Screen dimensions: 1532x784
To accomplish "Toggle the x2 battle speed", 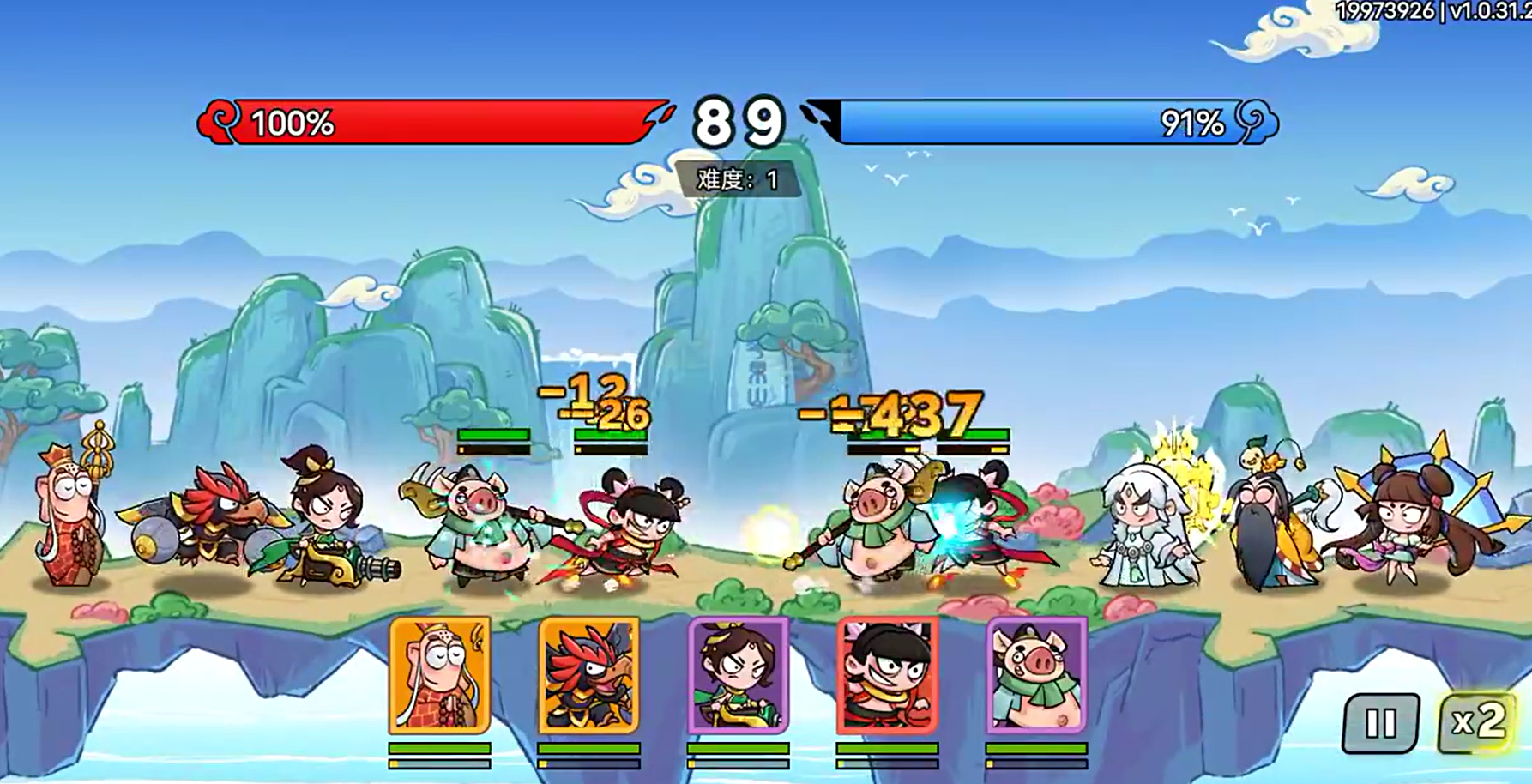I will coord(1477,722).
